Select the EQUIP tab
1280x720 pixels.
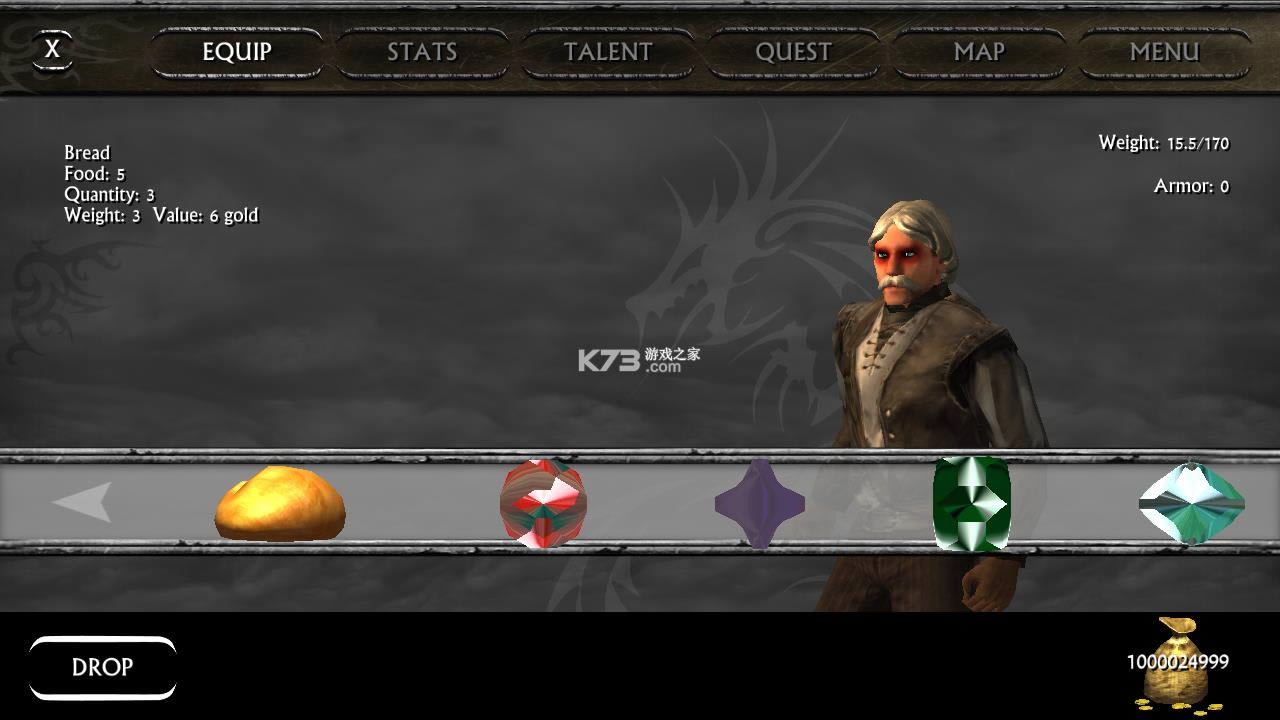point(235,52)
